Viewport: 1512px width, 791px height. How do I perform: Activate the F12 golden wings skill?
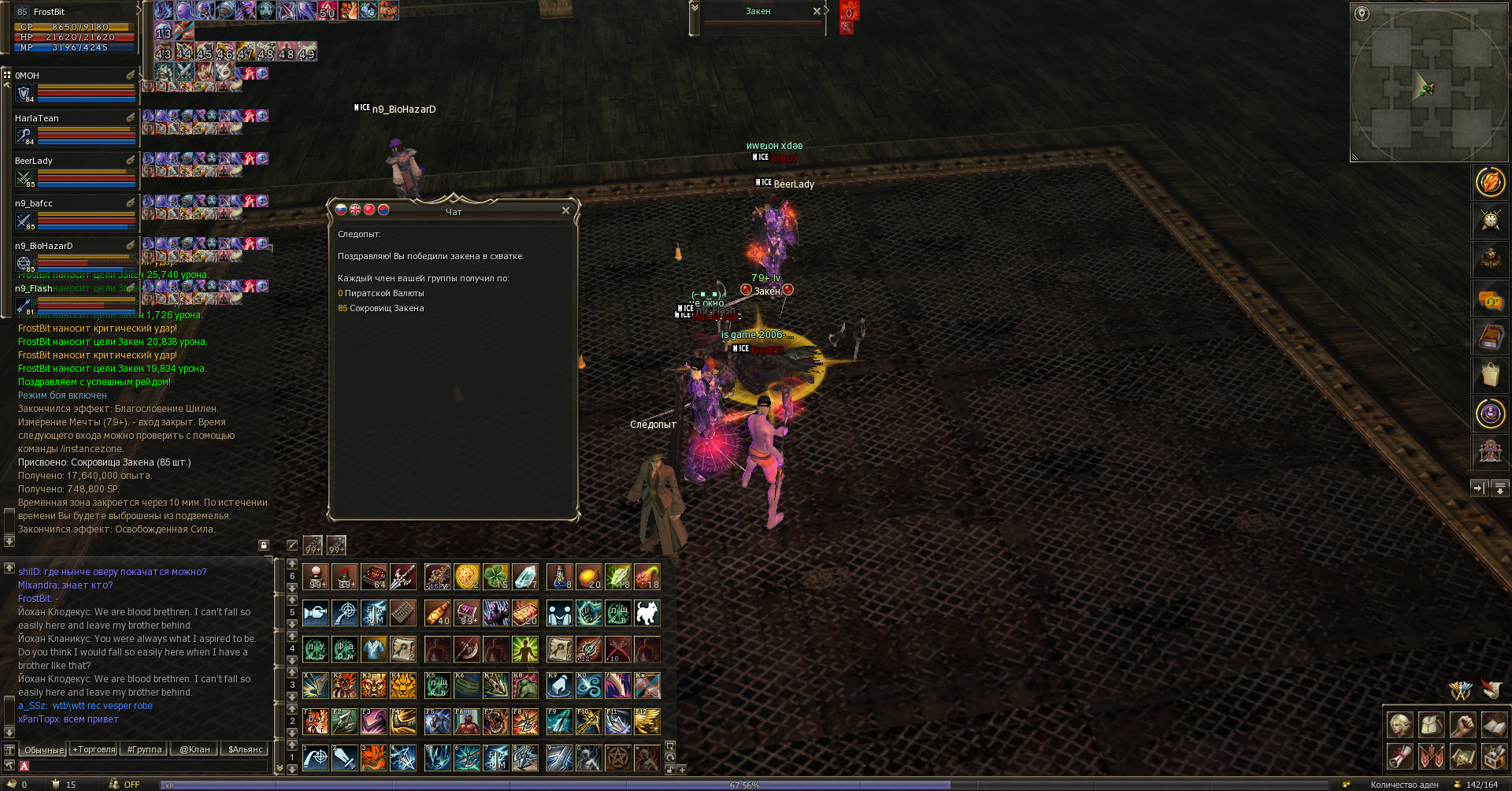[x=647, y=722]
